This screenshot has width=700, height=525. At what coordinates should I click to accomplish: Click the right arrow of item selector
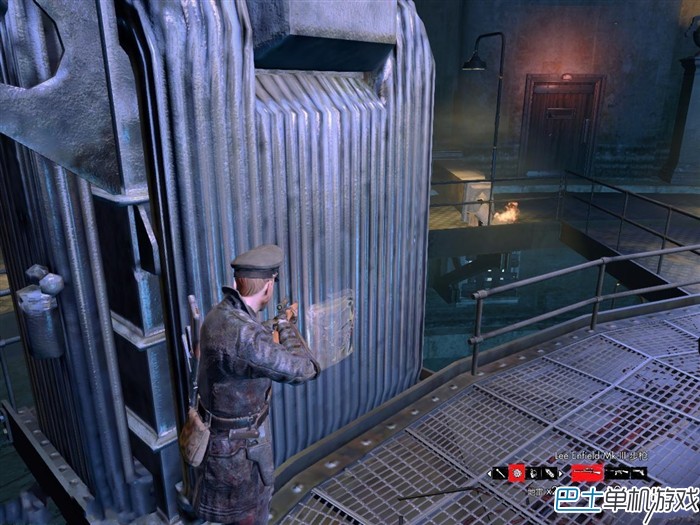[x=560, y=473]
